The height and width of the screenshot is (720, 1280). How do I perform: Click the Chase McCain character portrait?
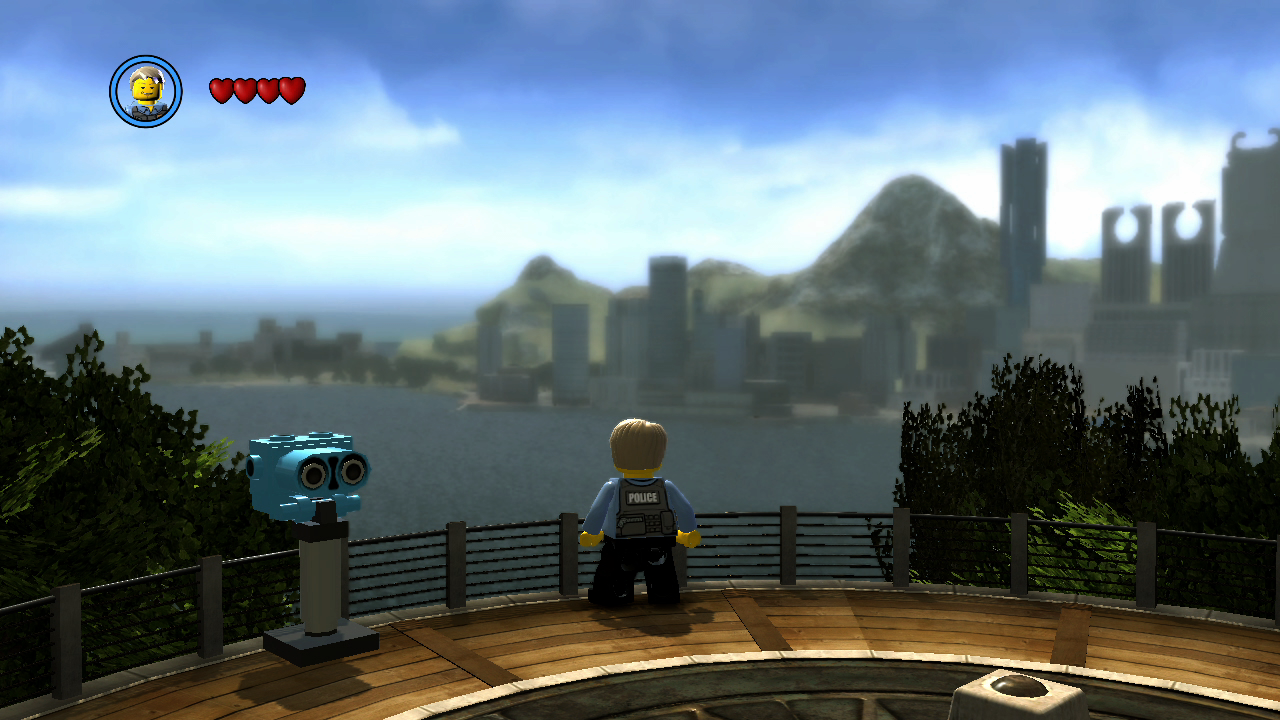click(x=146, y=91)
